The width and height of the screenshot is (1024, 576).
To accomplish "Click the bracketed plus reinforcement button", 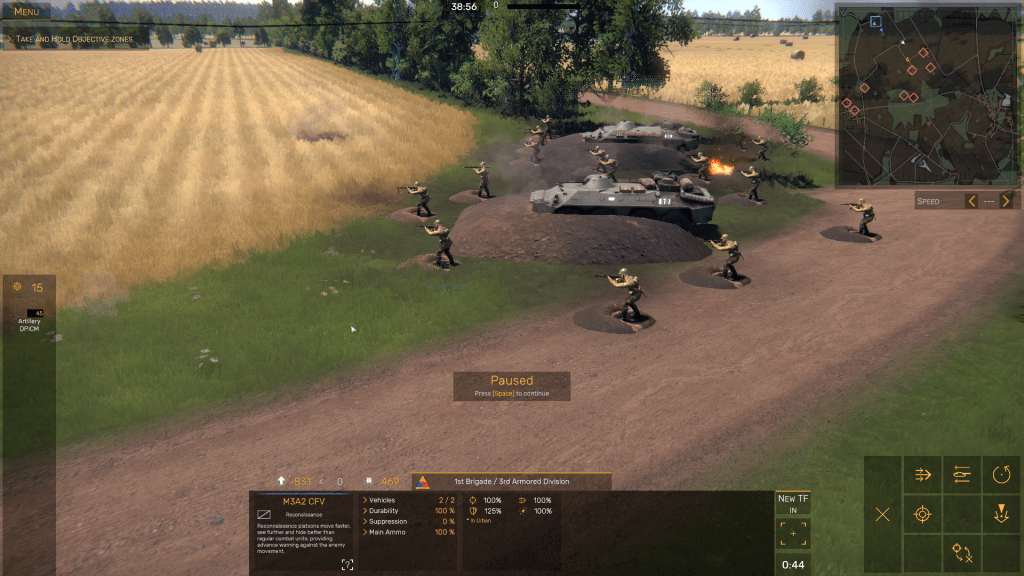I will point(793,534).
